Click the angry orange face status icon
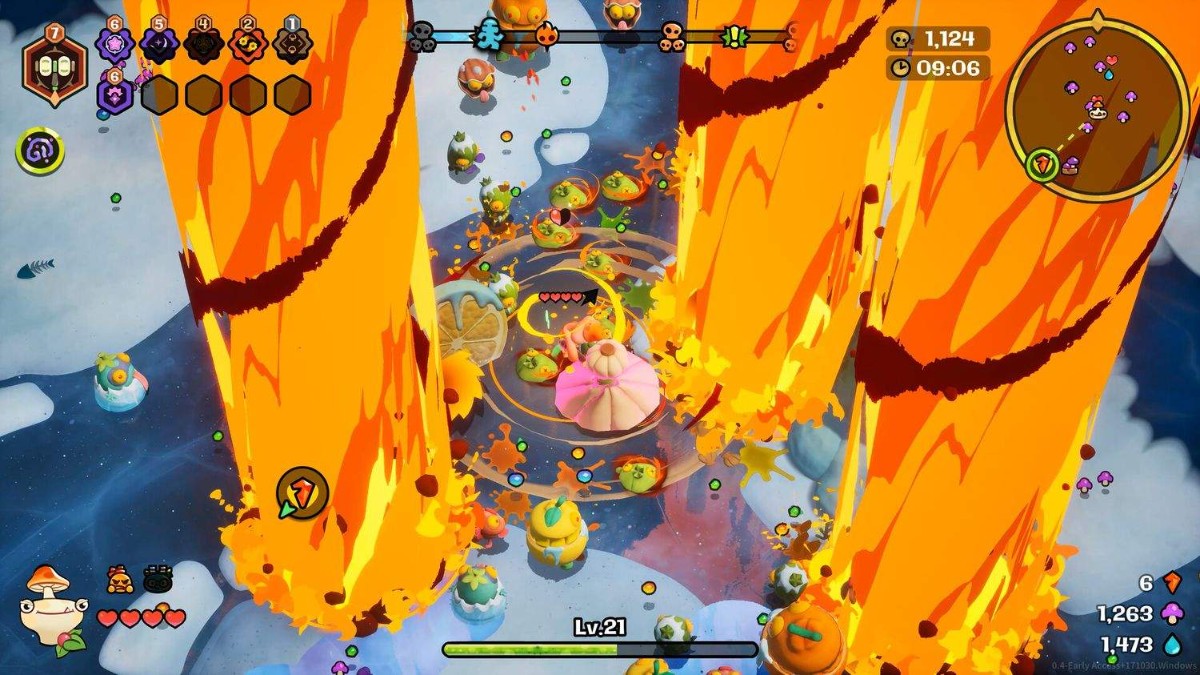 tap(120, 579)
